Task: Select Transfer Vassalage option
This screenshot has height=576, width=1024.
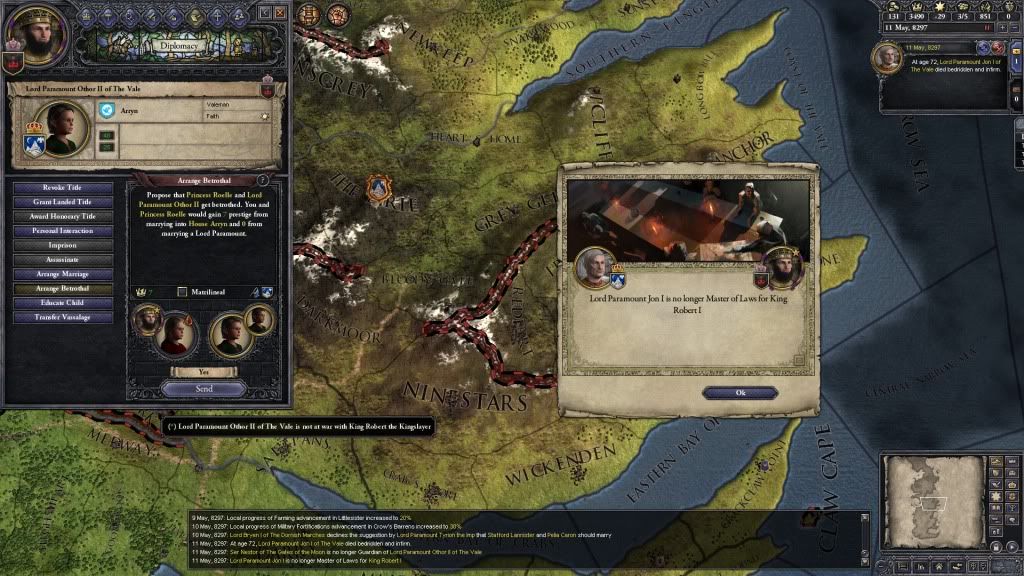Action: pyautogui.click(x=62, y=317)
